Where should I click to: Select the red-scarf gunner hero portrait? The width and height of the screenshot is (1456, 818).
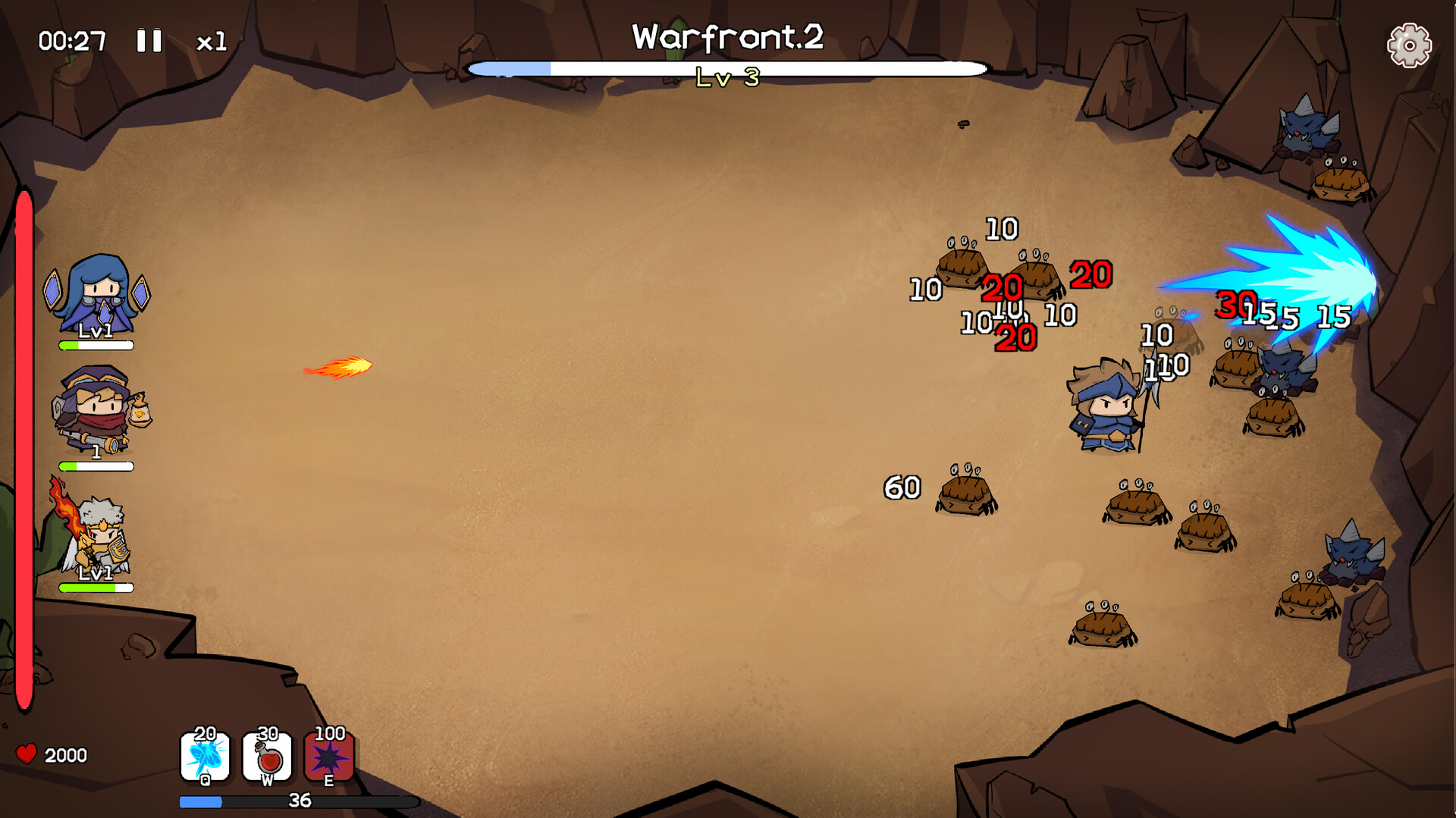99,413
